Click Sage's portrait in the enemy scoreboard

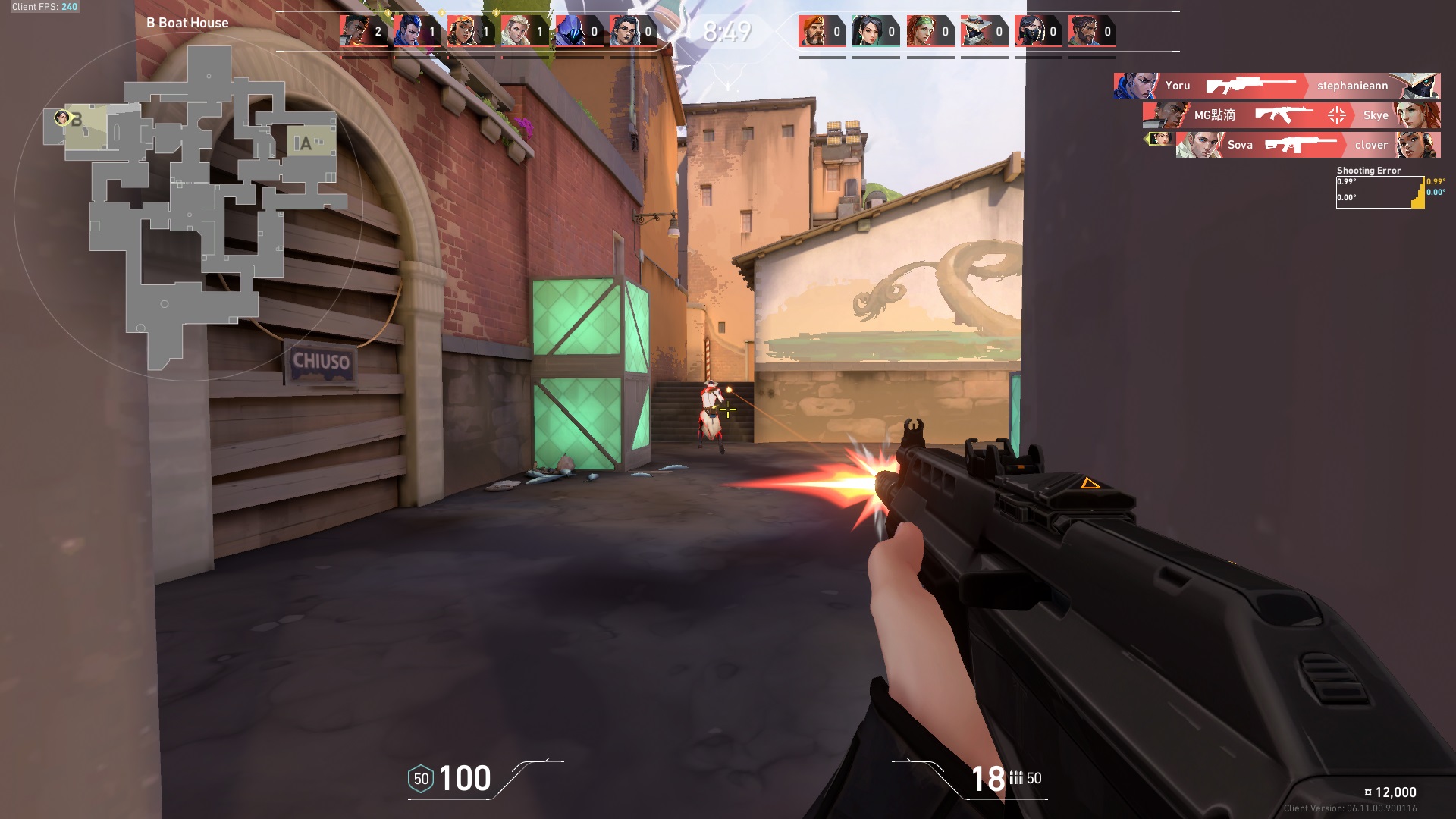867,30
